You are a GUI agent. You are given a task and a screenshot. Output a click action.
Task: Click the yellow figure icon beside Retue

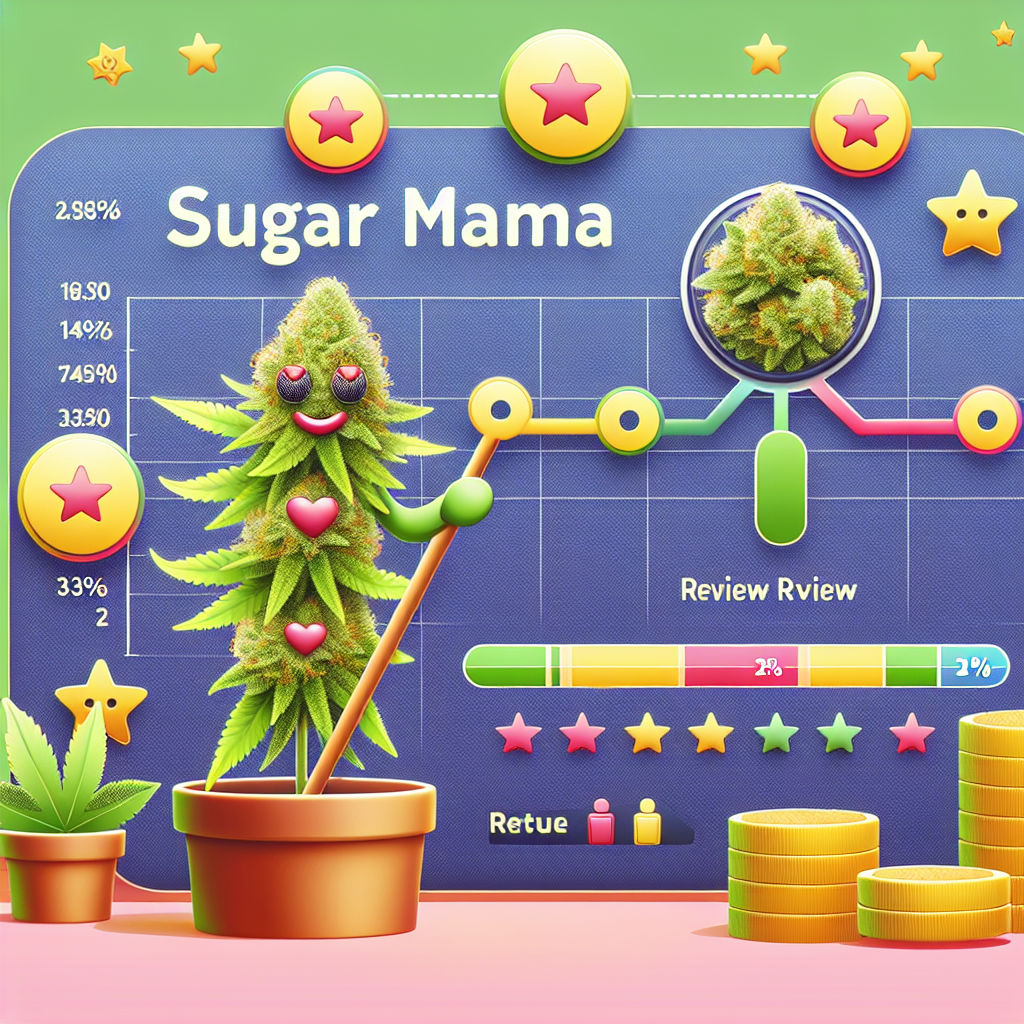tap(647, 823)
